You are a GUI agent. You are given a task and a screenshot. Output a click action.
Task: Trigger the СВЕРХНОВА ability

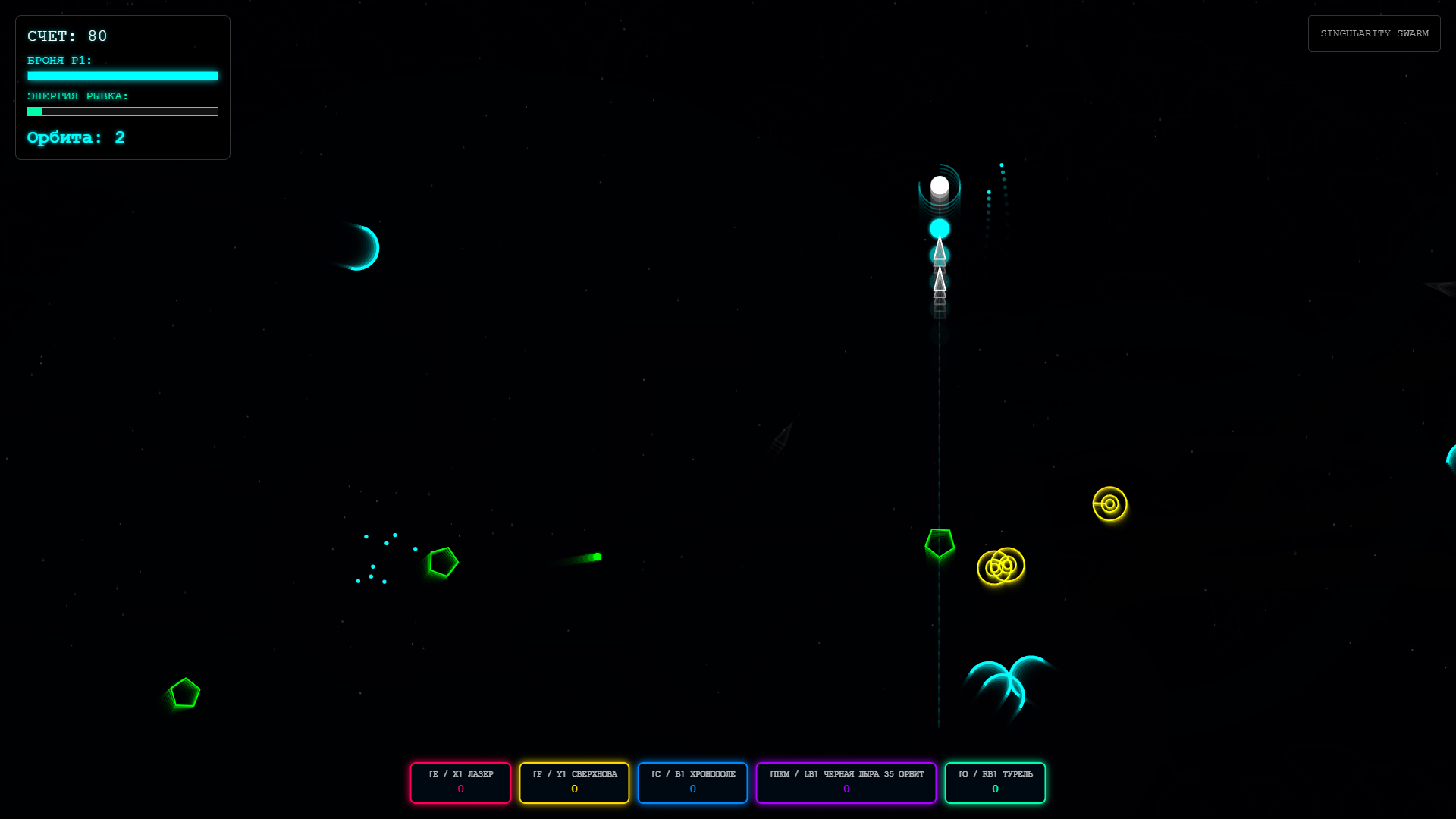tap(574, 782)
